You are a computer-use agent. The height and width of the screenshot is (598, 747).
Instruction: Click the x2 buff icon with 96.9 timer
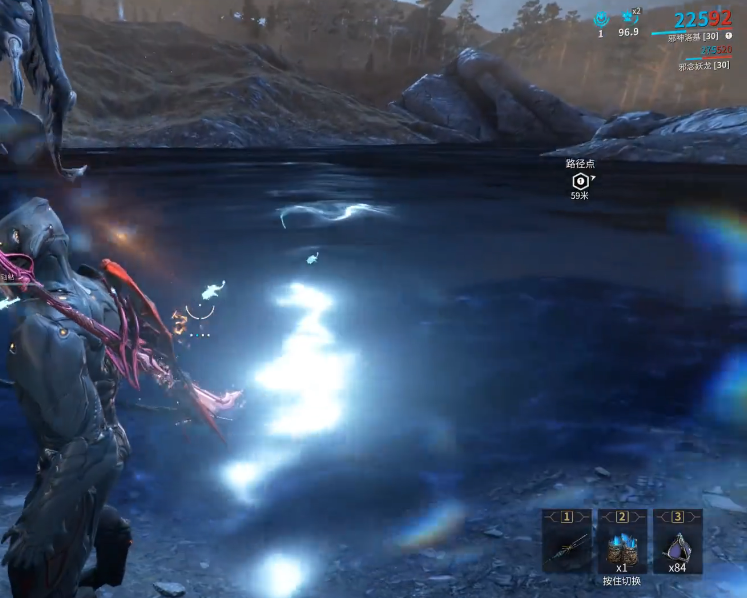(628, 17)
